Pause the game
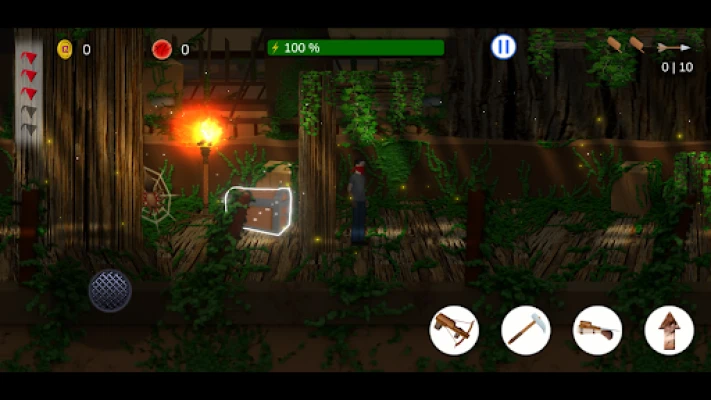Screen dimensions: 711x400 [x=503, y=47]
